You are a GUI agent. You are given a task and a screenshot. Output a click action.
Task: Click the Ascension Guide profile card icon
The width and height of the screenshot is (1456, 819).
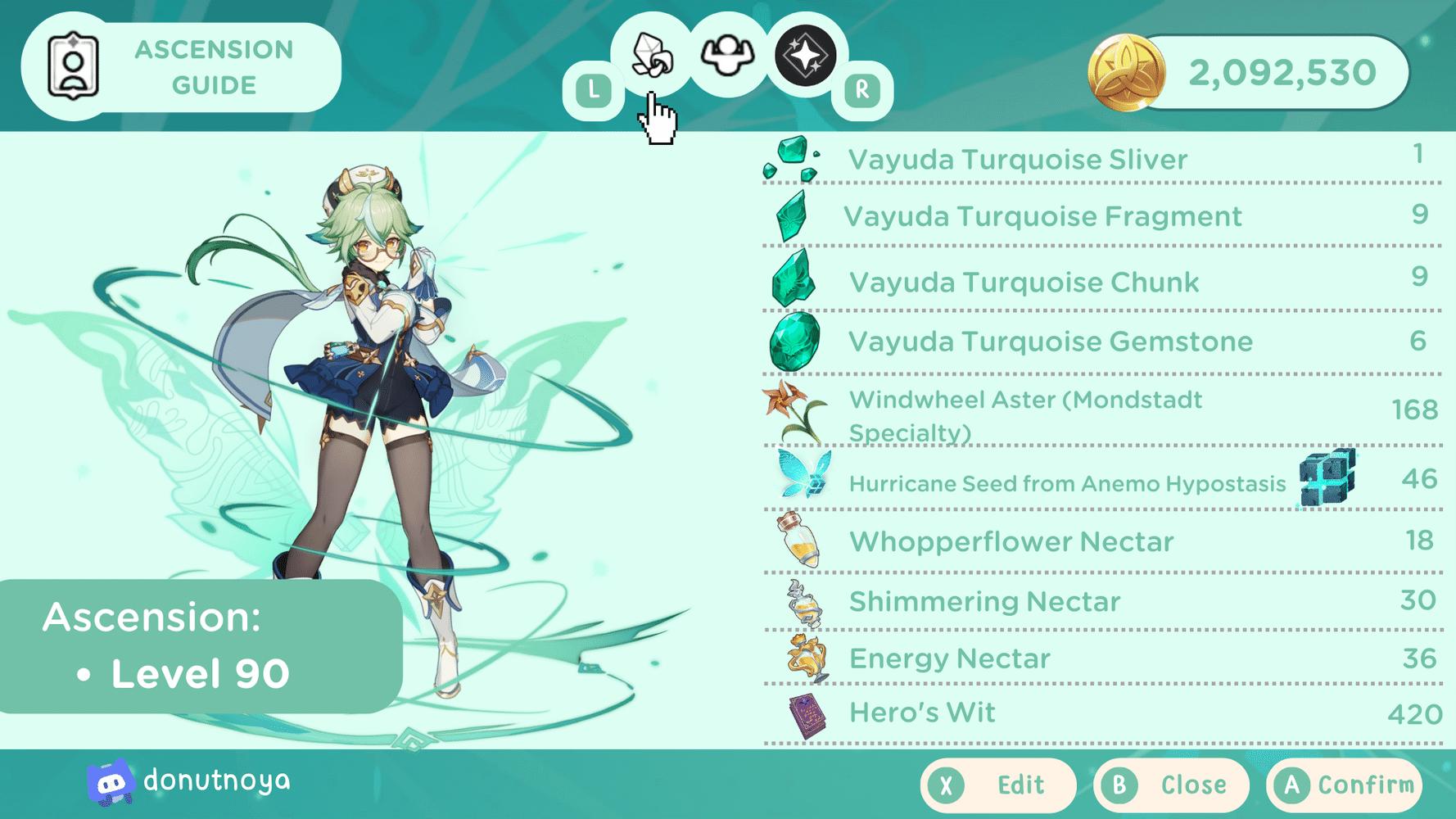click(x=75, y=67)
